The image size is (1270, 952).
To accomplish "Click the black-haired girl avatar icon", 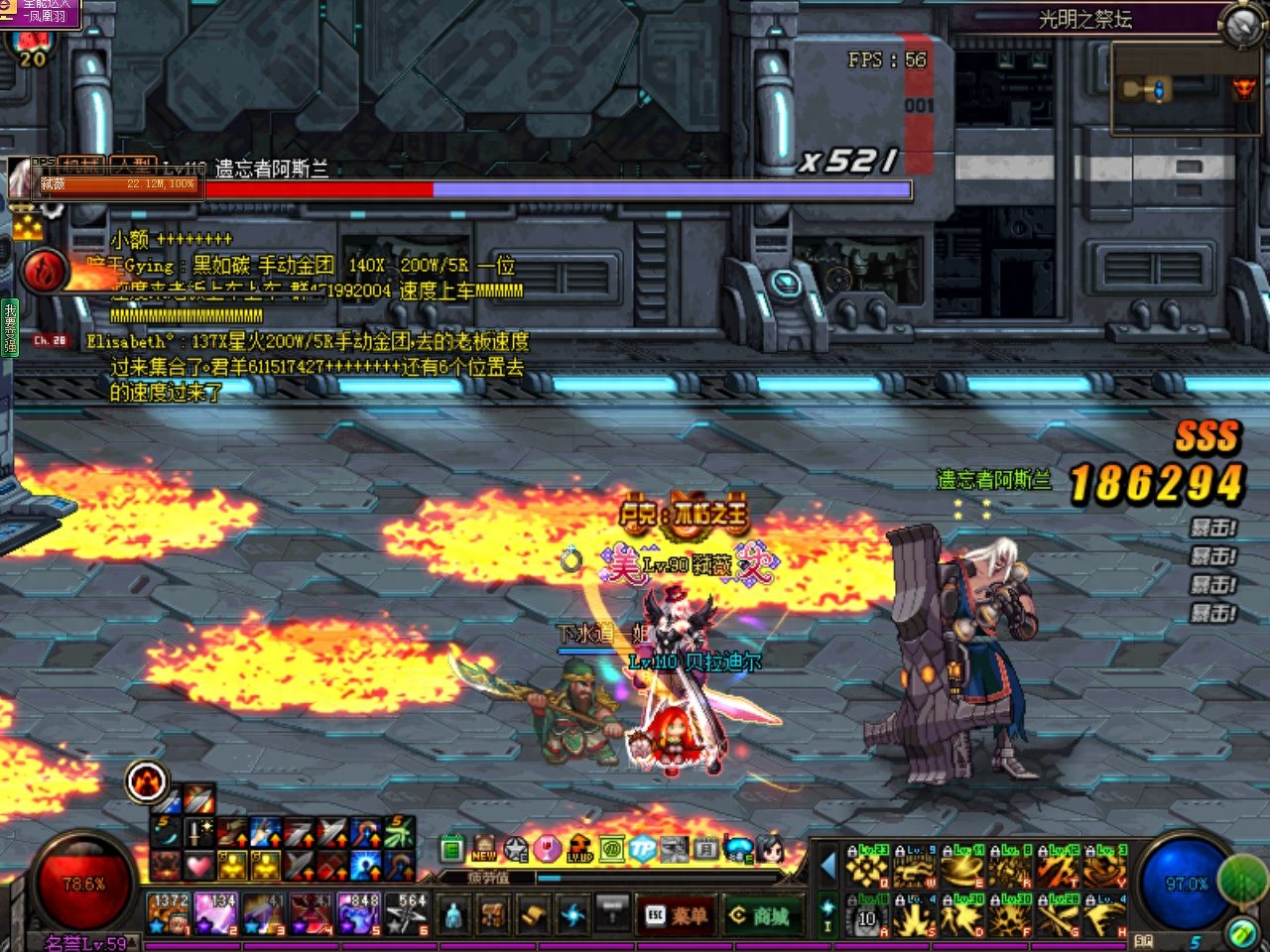I will tap(770, 849).
